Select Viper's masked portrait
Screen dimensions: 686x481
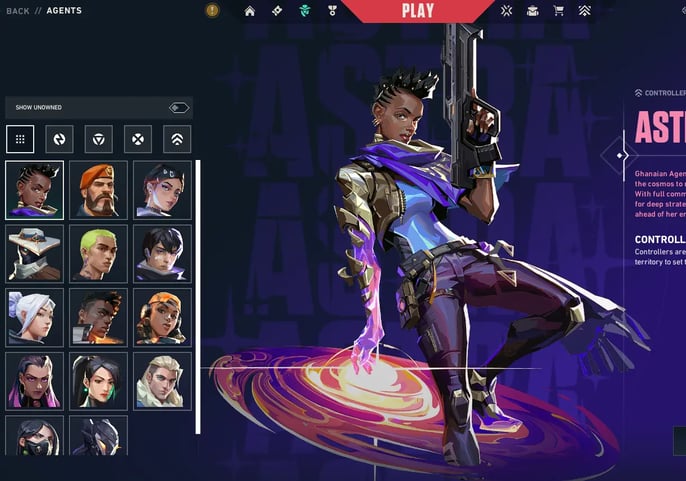click(x=34, y=436)
